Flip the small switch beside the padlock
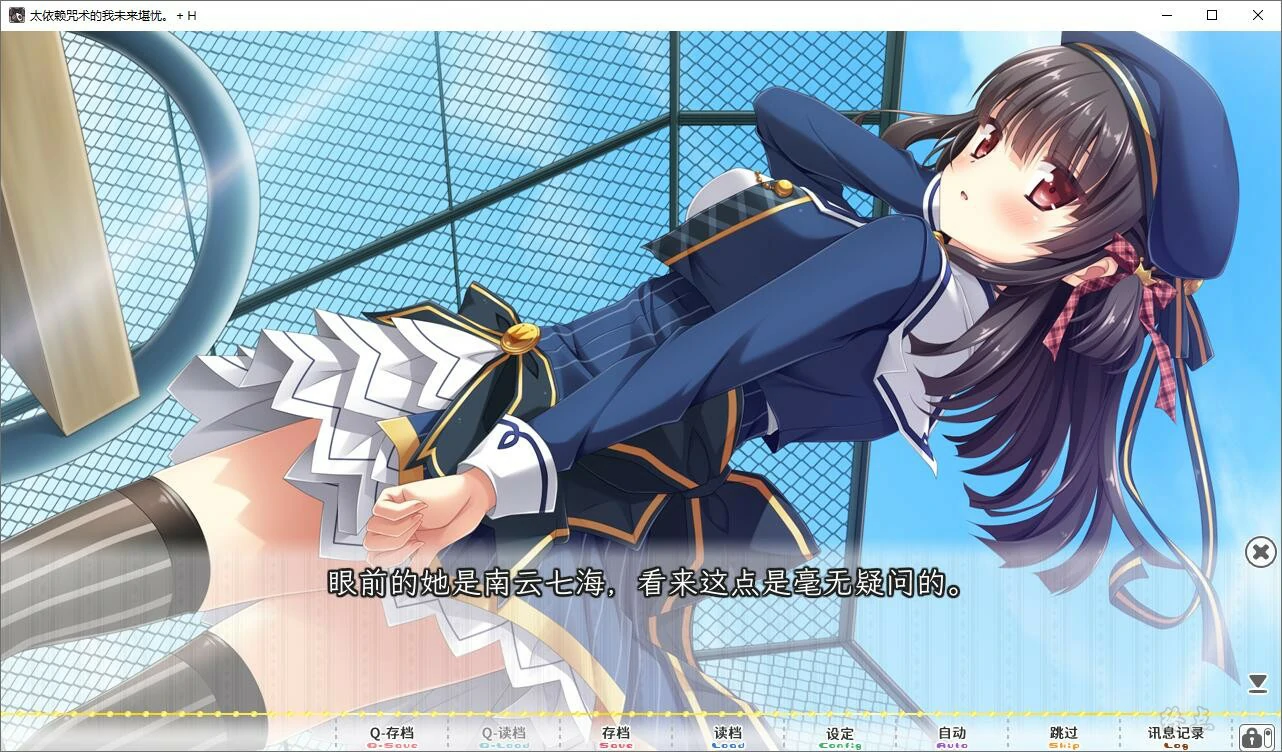 [1268, 737]
